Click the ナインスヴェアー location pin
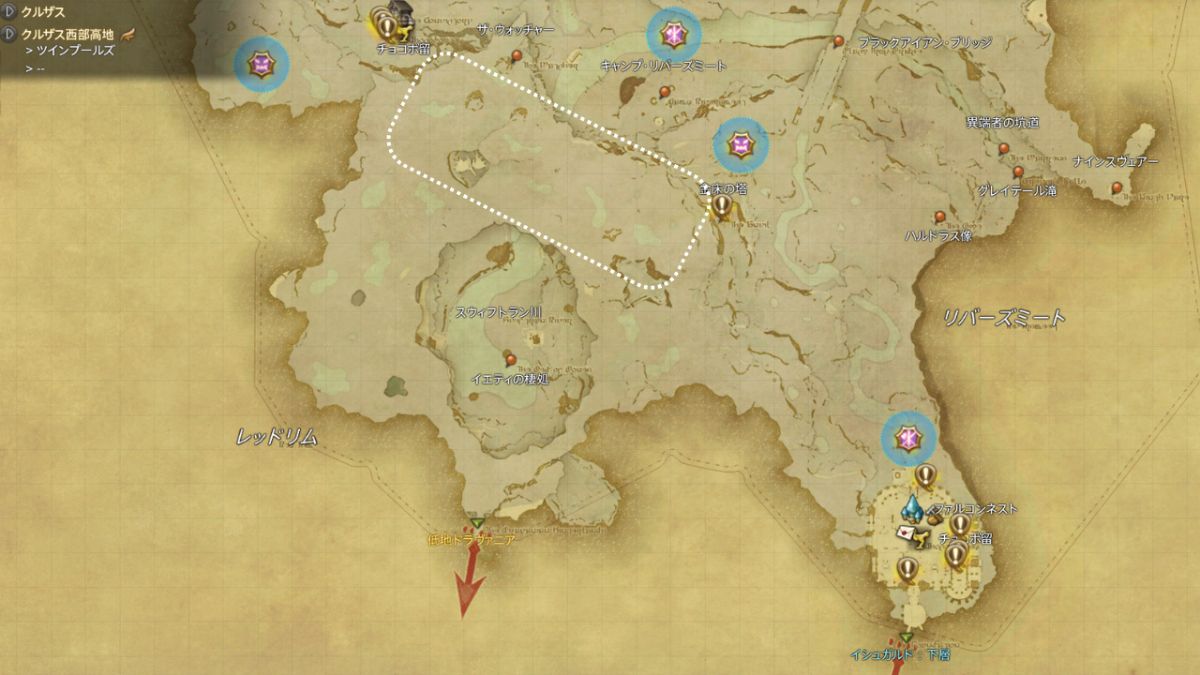The height and width of the screenshot is (675, 1200). pyautogui.click(x=1119, y=189)
